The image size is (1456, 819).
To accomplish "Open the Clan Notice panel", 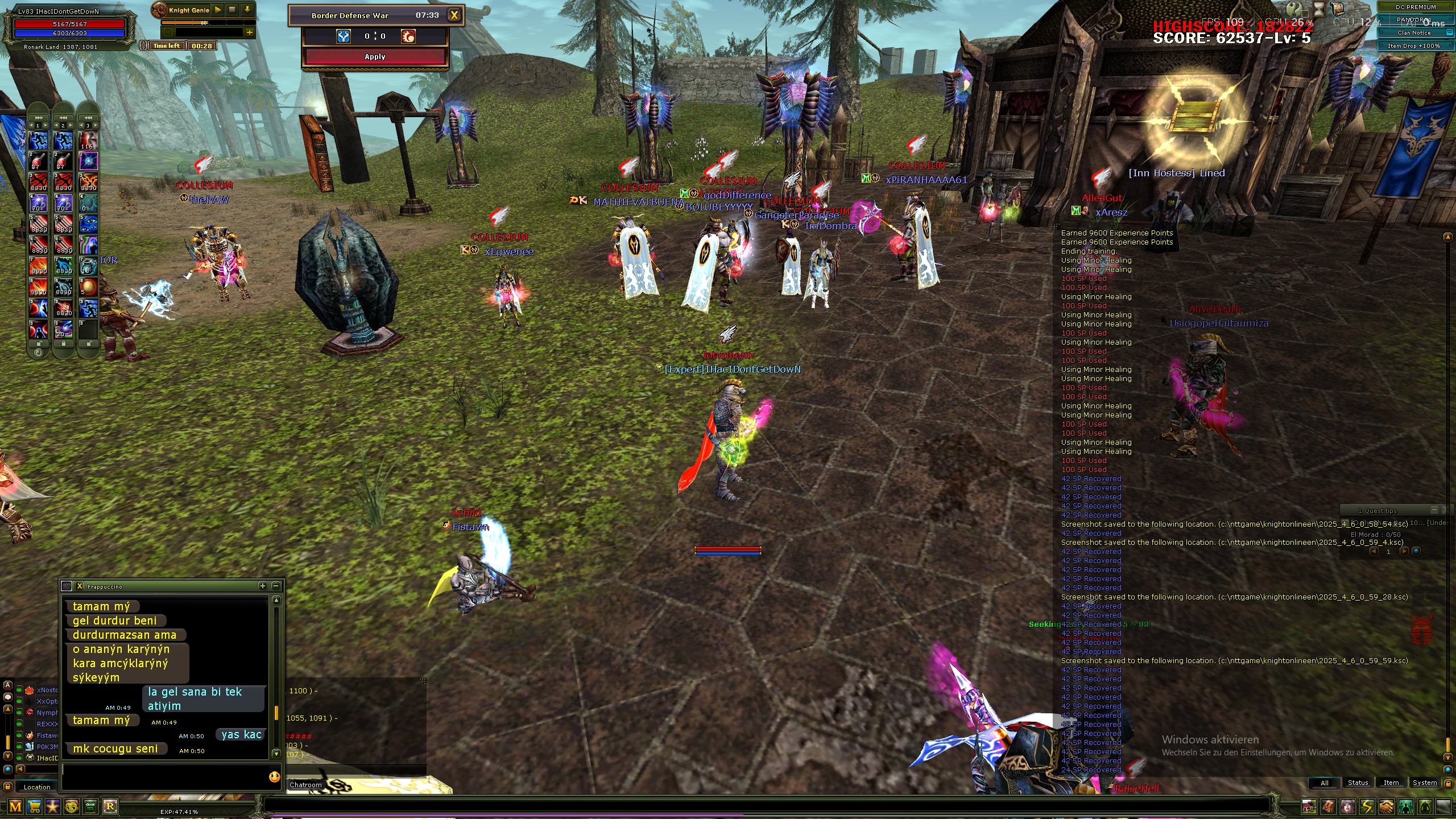I will 1413,33.
